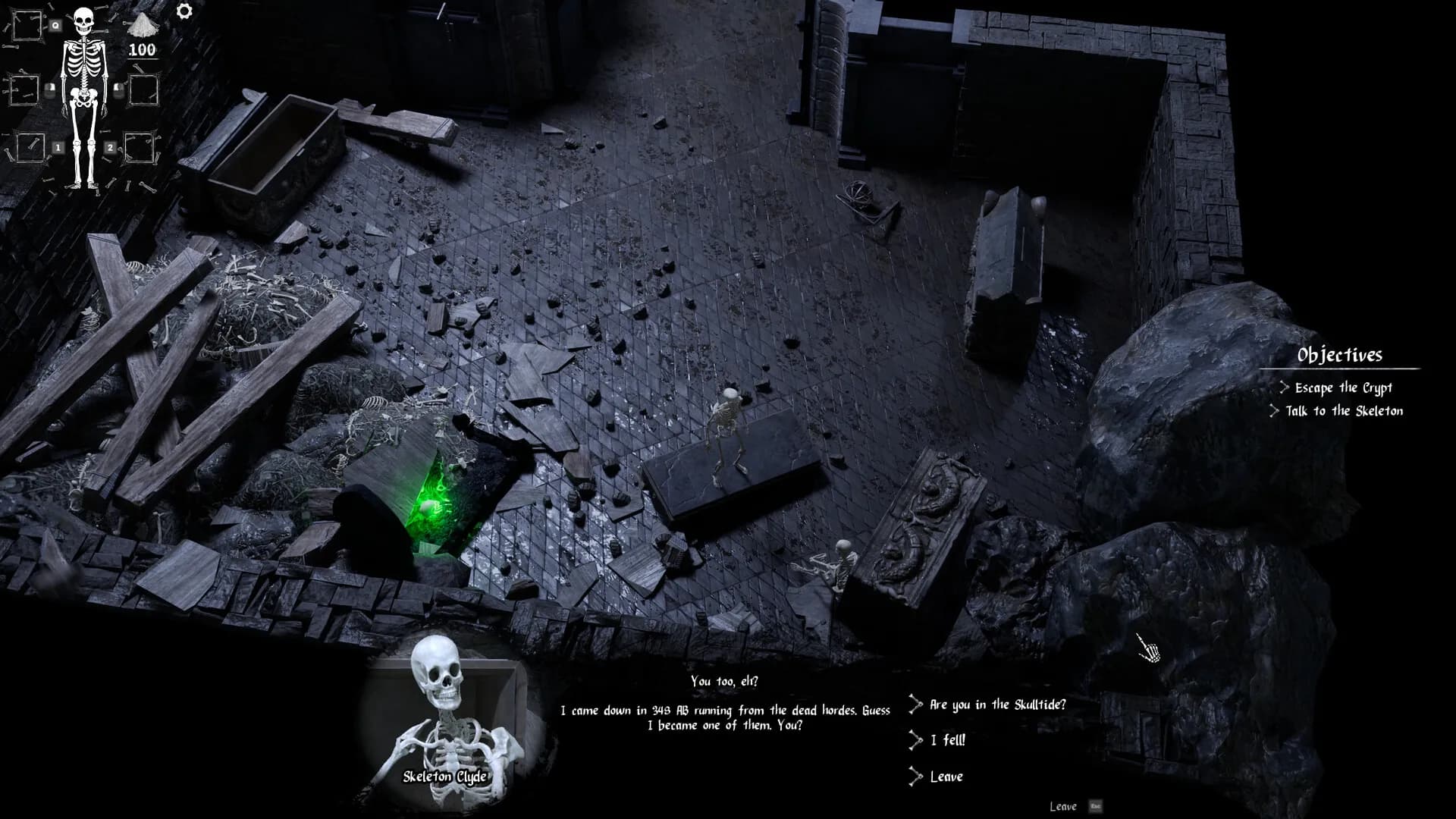Click the empty right torso equipment slot
Screen dimensions: 1456x819
tap(144, 90)
